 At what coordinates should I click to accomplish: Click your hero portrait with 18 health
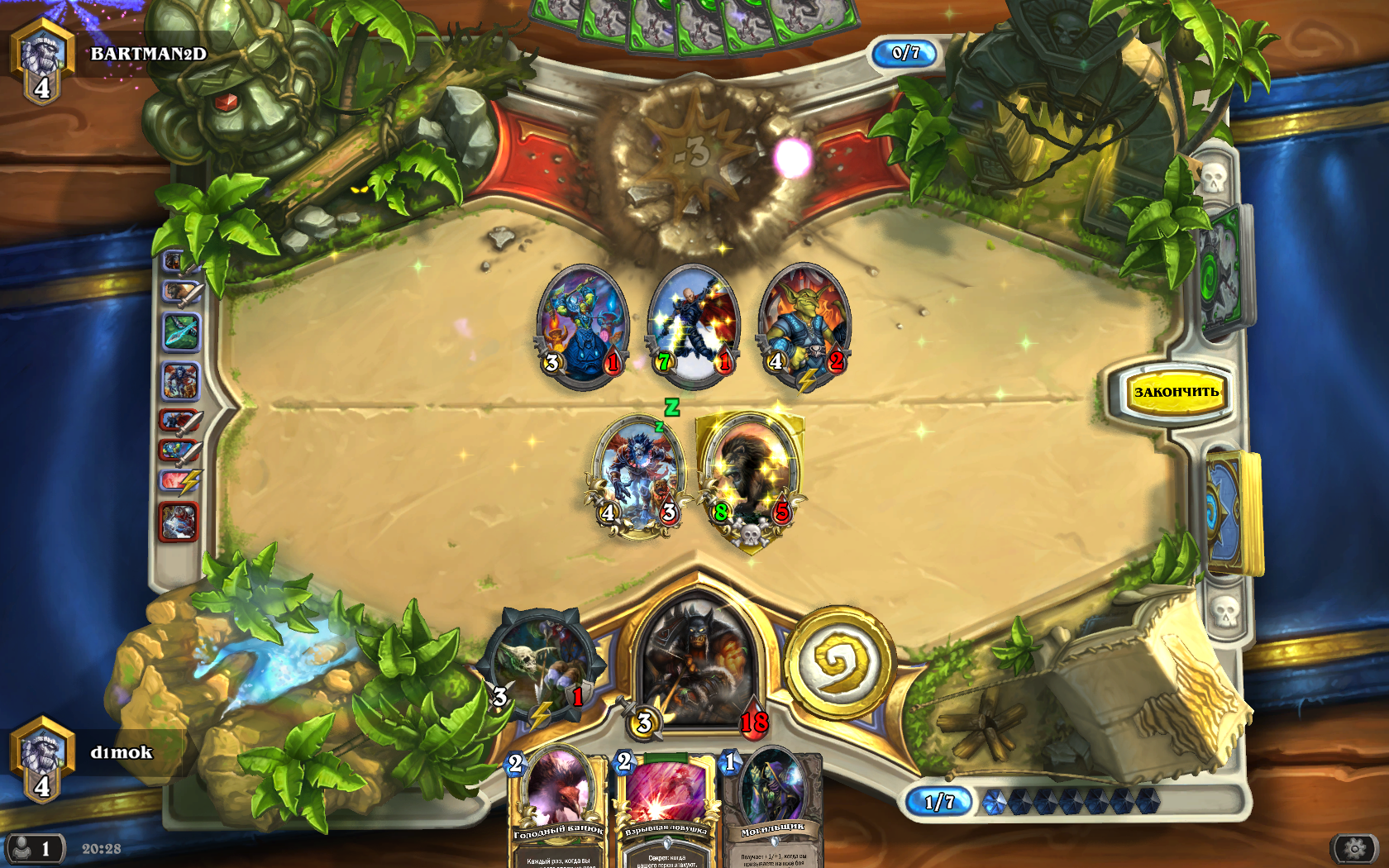699,661
